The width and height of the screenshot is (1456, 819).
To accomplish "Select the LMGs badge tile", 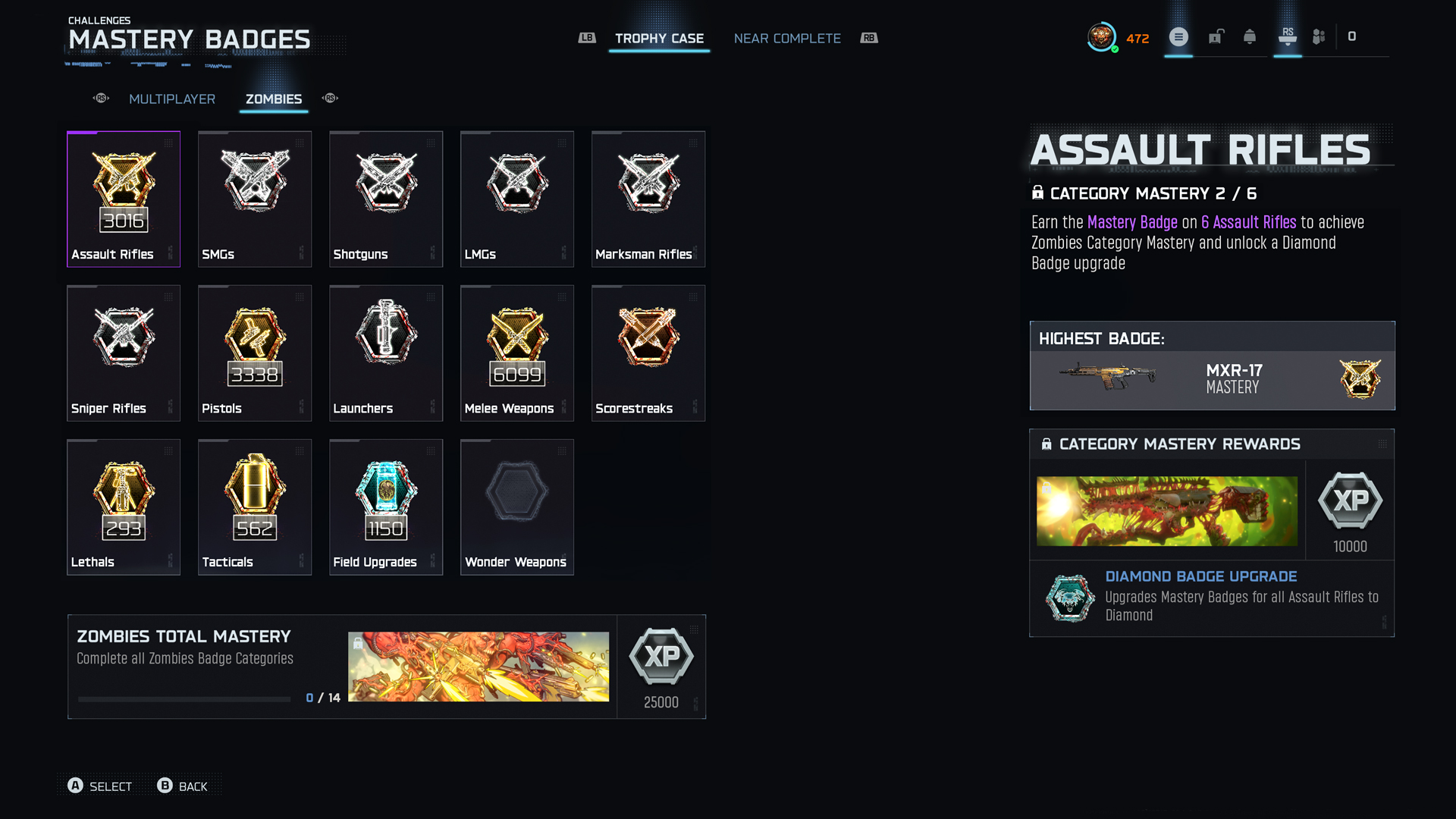I will pos(517,199).
